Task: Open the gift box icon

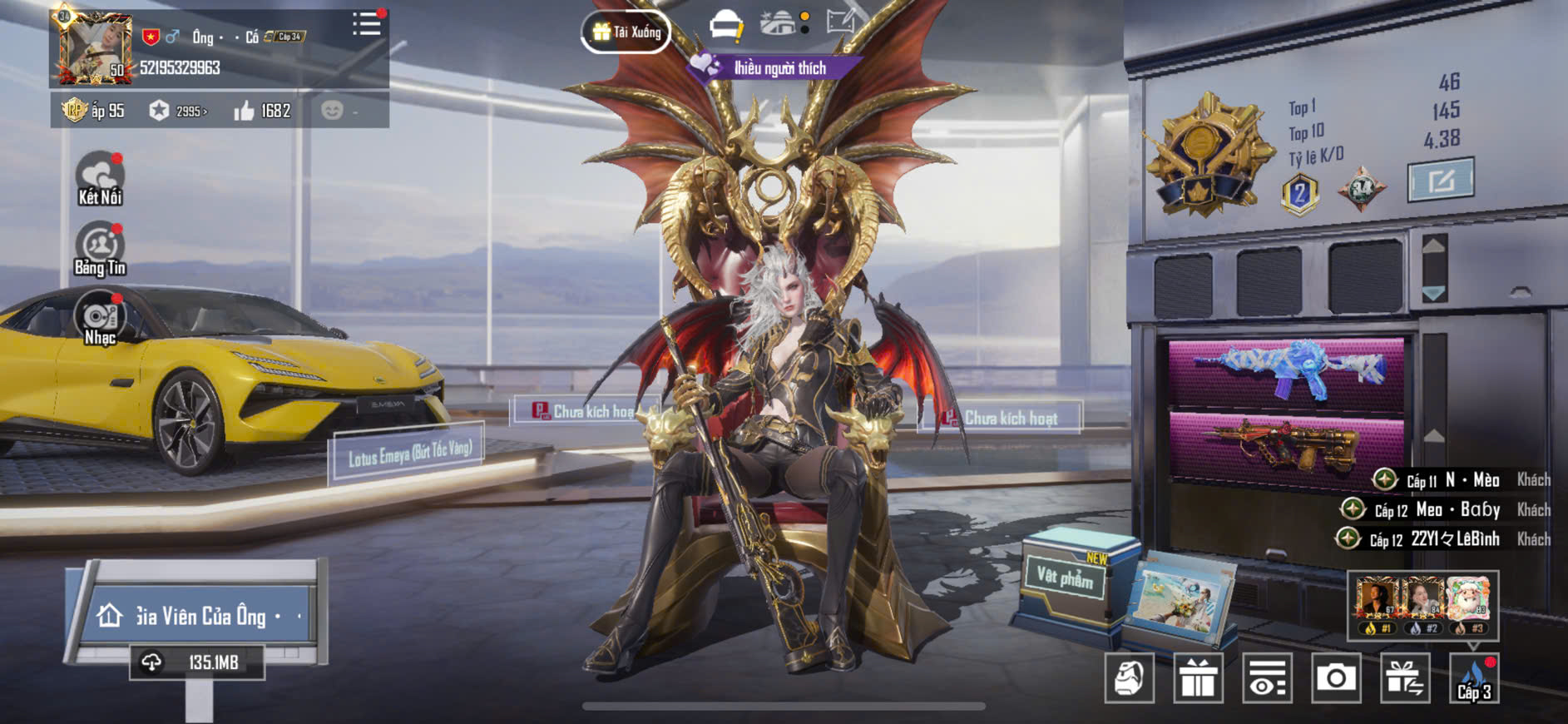Action: click(1198, 678)
